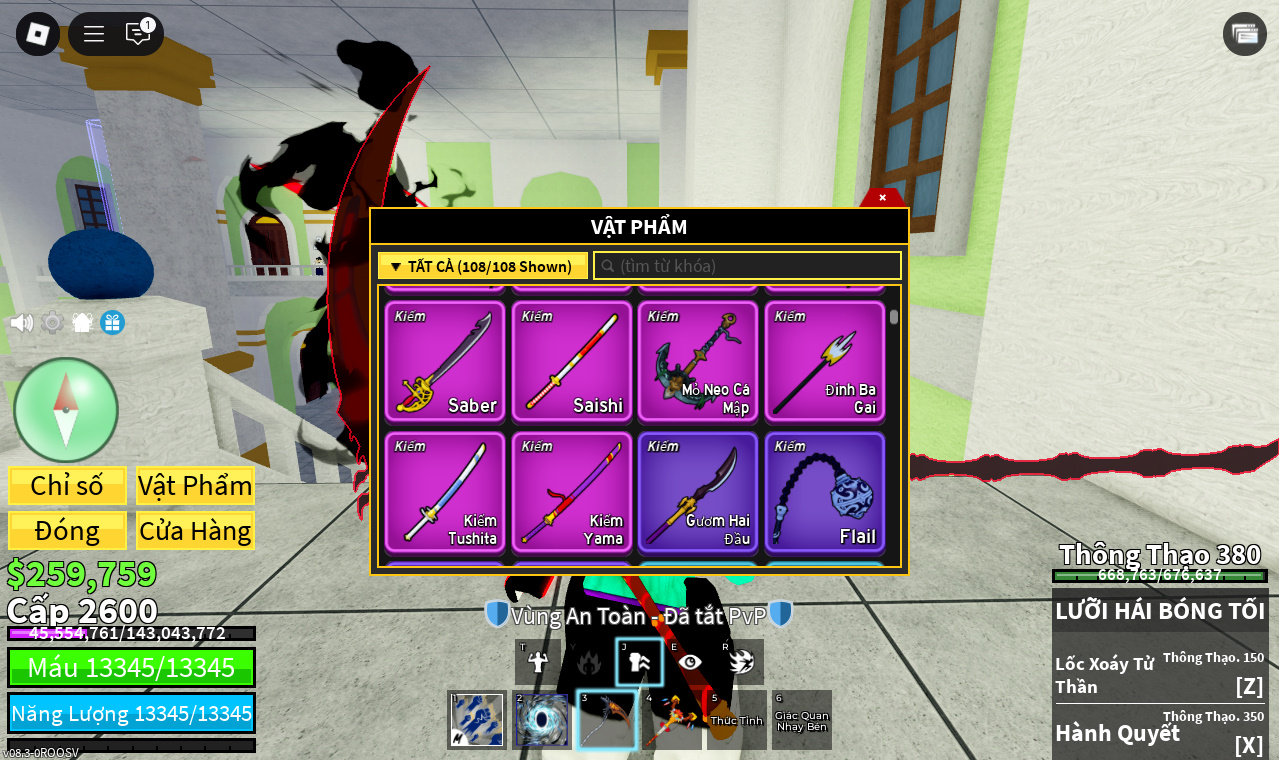Open the Chỉ số stats menu
Image resolution: width=1279 pixels, height=760 pixels.
coord(67,486)
